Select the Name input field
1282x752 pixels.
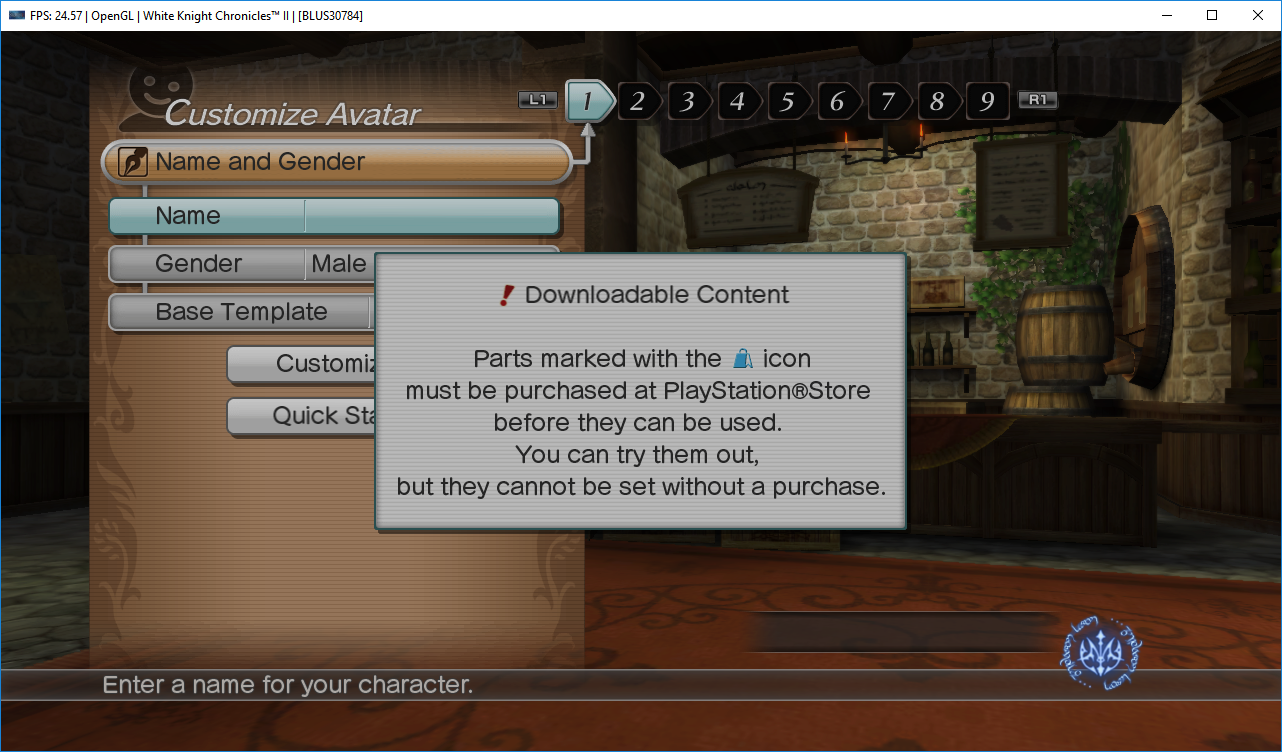431,216
